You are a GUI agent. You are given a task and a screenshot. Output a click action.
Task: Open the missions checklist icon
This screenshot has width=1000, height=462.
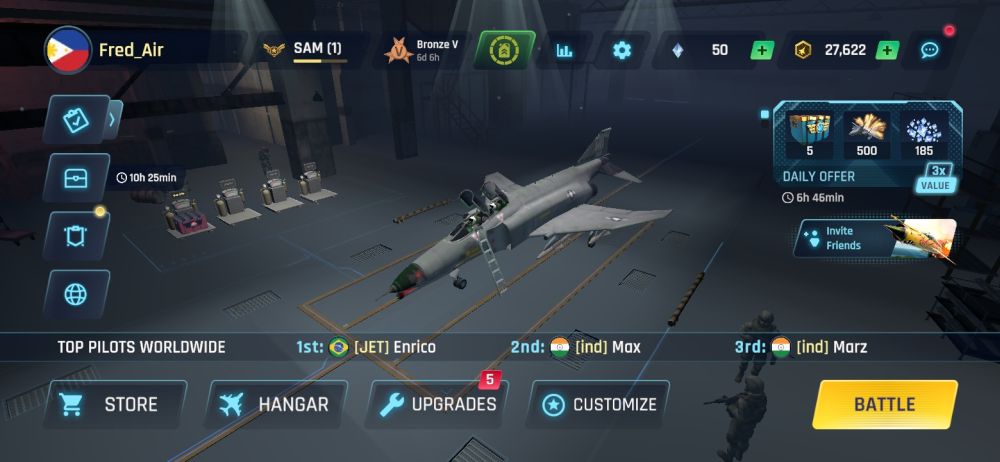point(76,120)
